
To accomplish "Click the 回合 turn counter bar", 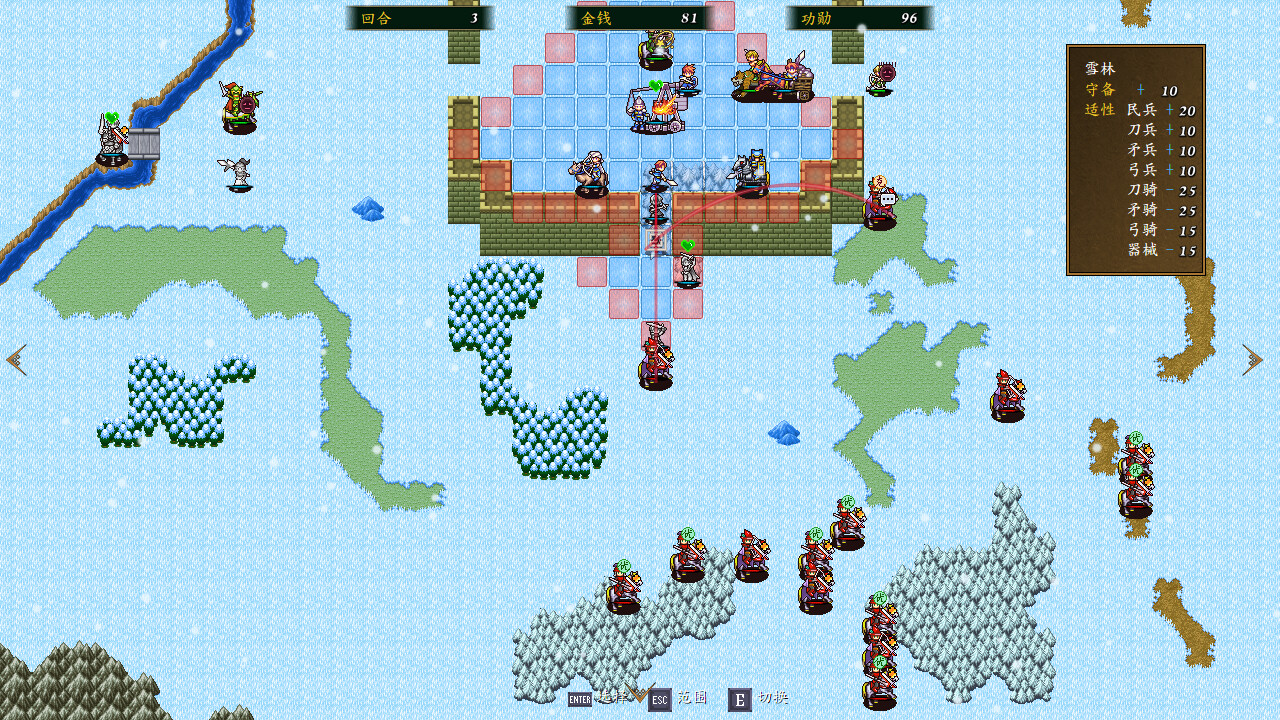I will tap(420, 17).
